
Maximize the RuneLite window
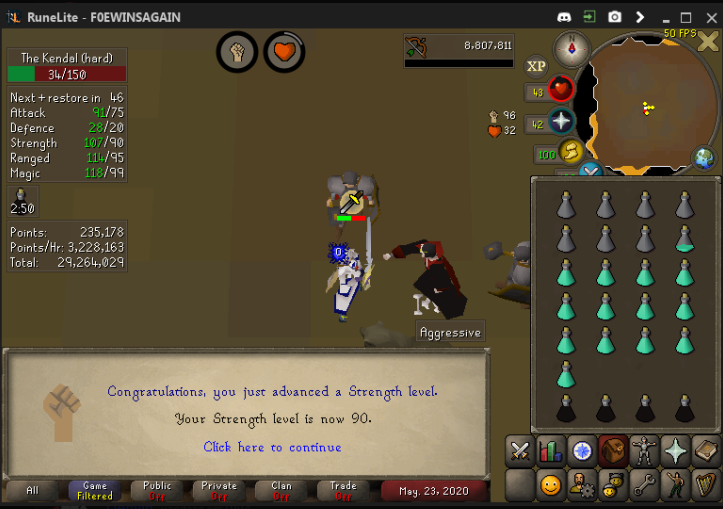point(686,17)
